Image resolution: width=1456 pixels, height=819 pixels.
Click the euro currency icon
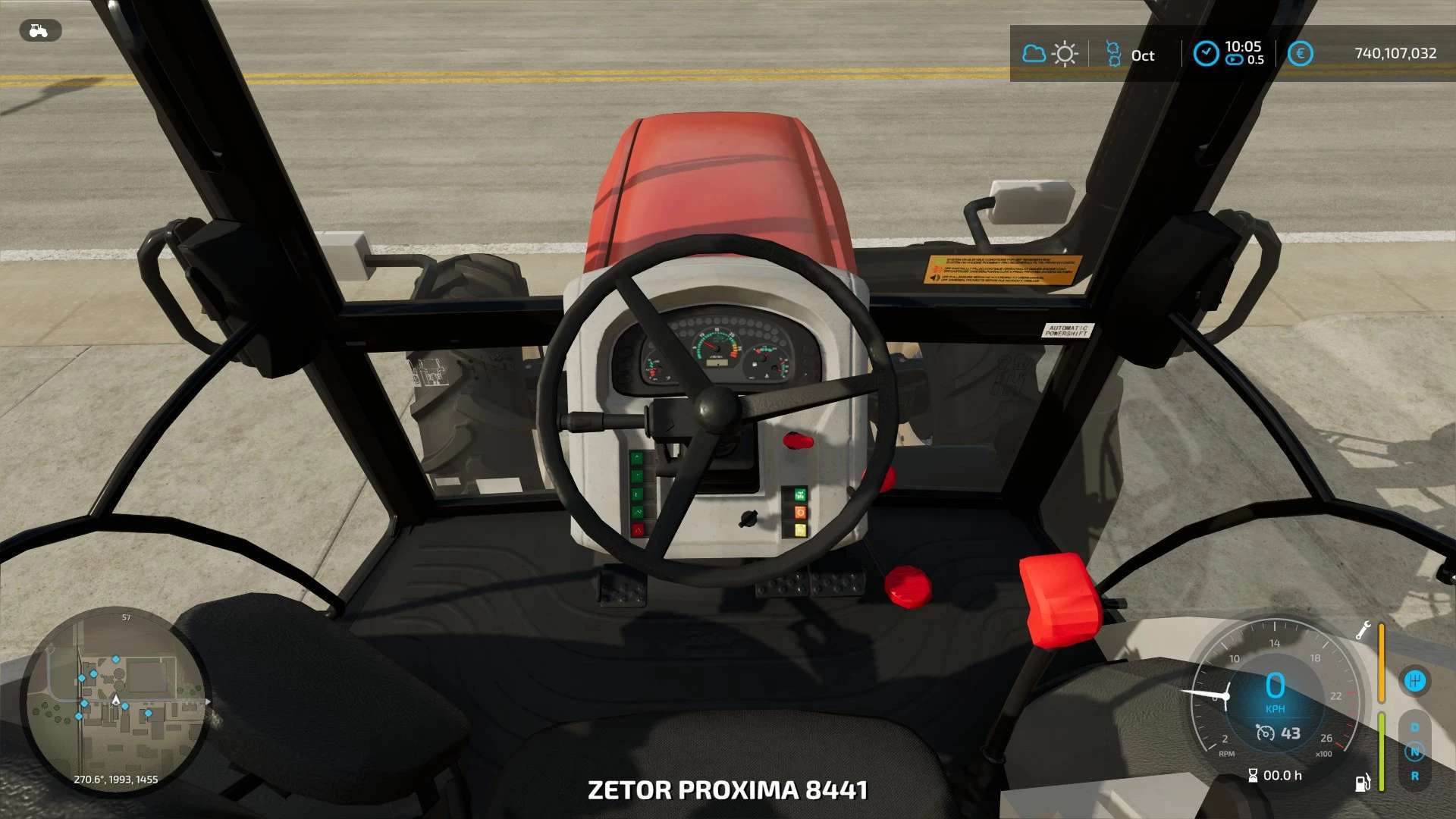(x=1300, y=54)
